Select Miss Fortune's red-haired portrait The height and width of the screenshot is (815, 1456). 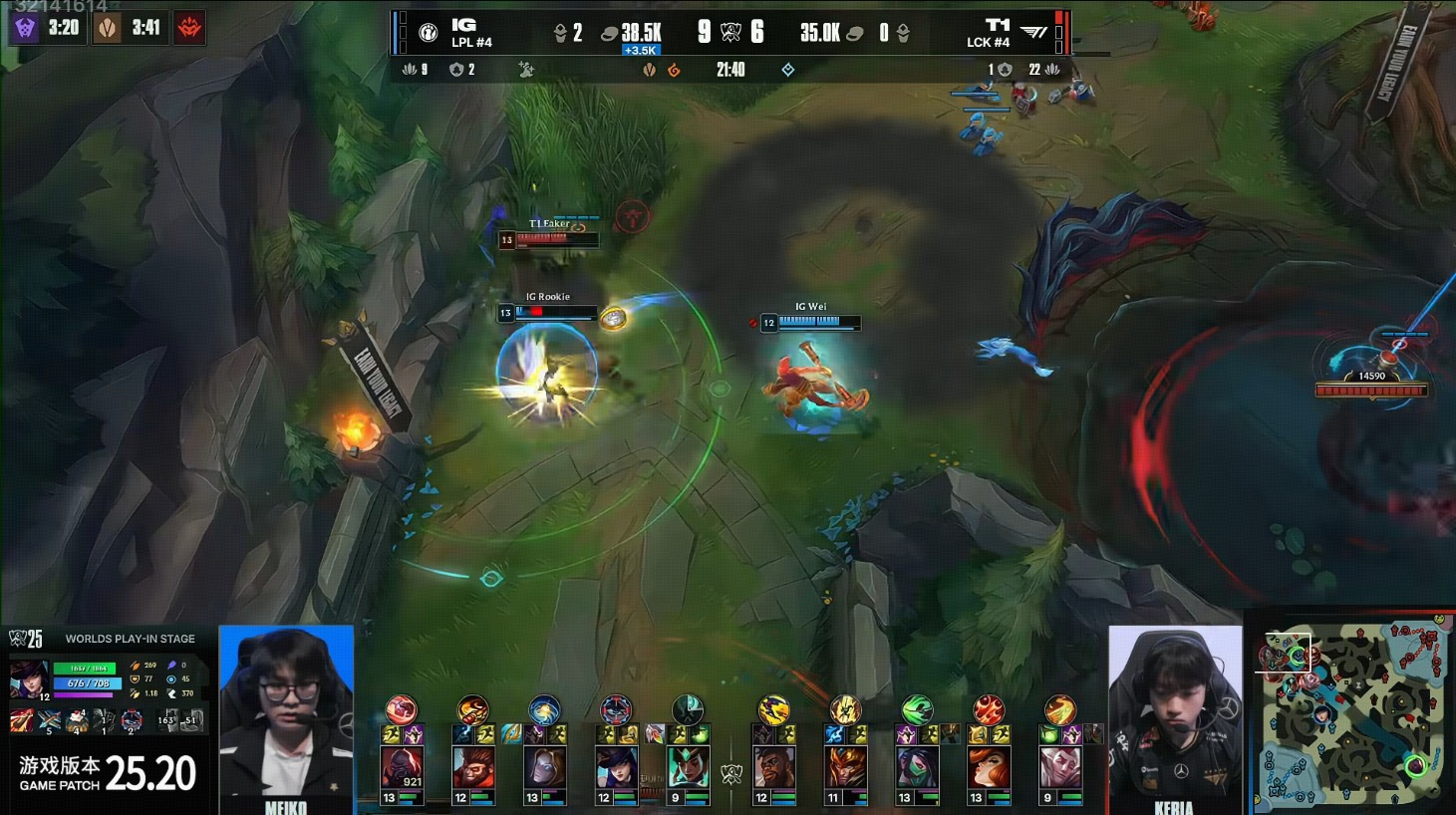point(988,769)
